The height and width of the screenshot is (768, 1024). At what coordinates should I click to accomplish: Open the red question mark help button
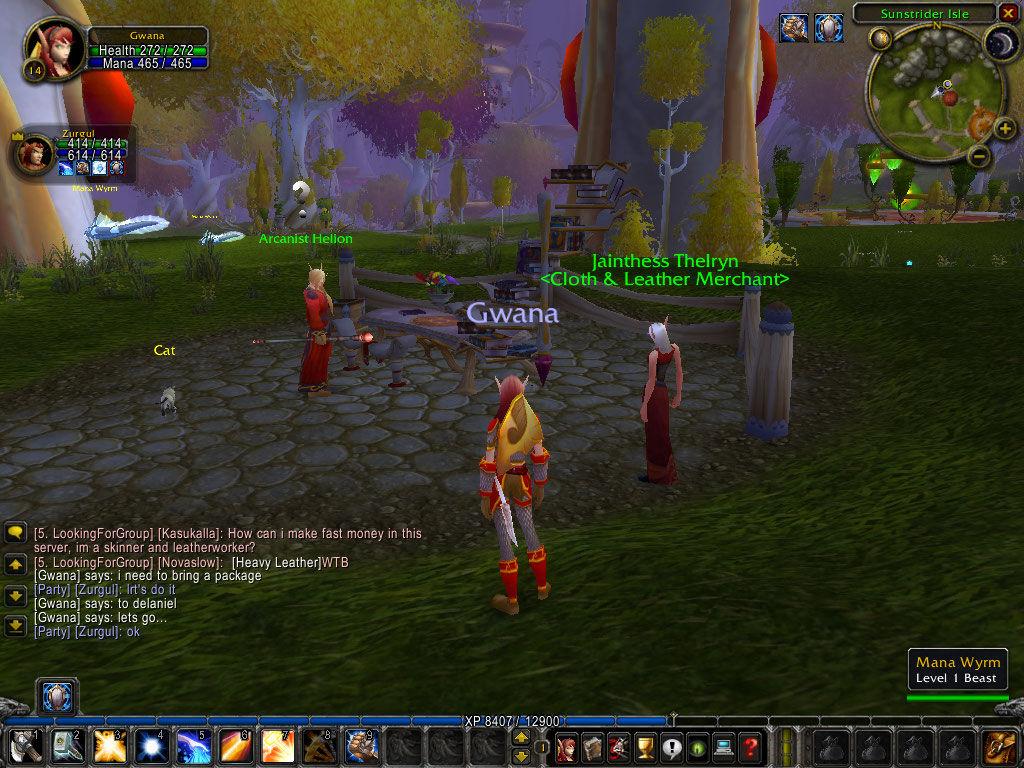tap(749, 746)
